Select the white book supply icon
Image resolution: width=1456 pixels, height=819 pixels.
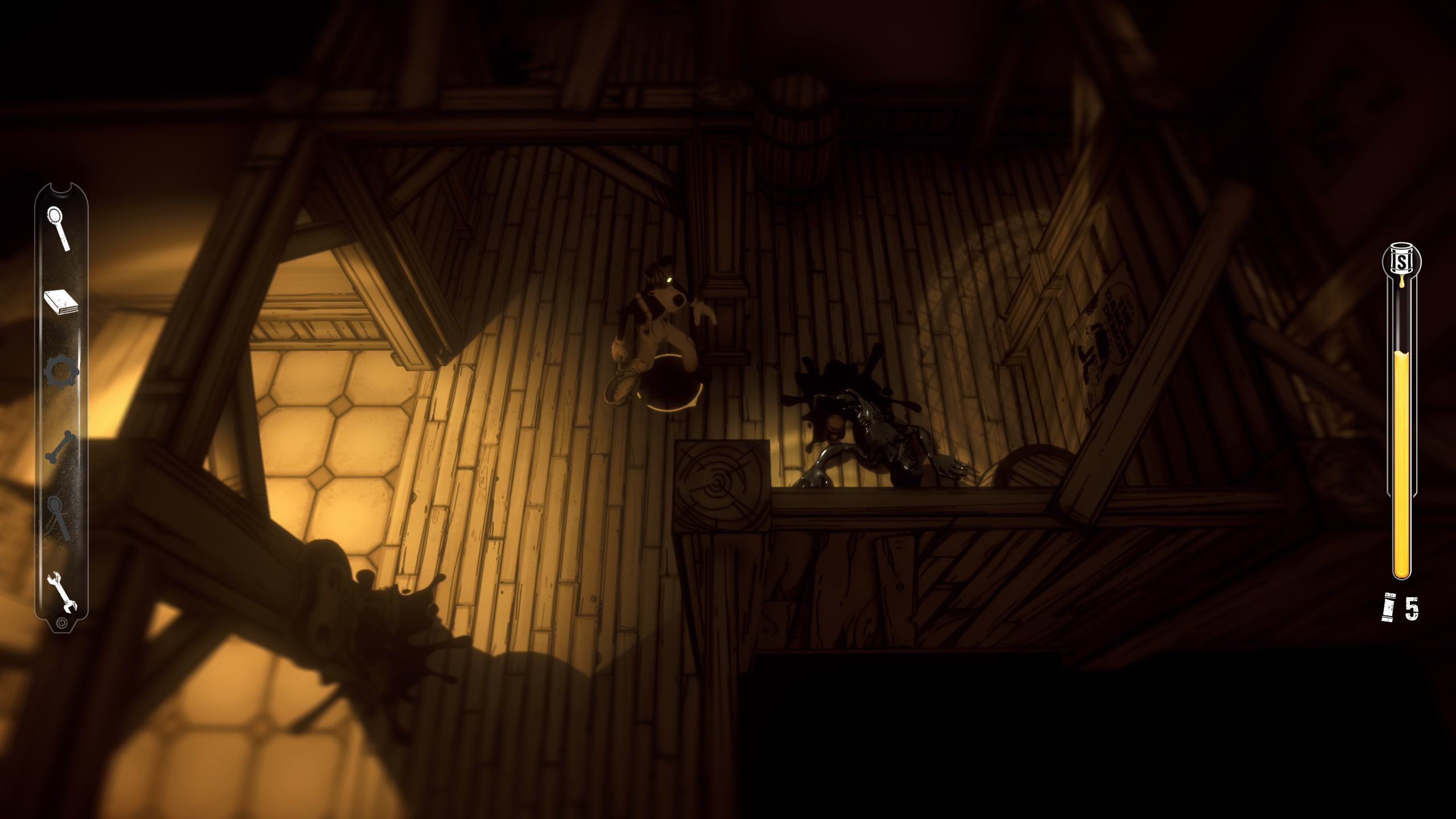pos(61,302)
